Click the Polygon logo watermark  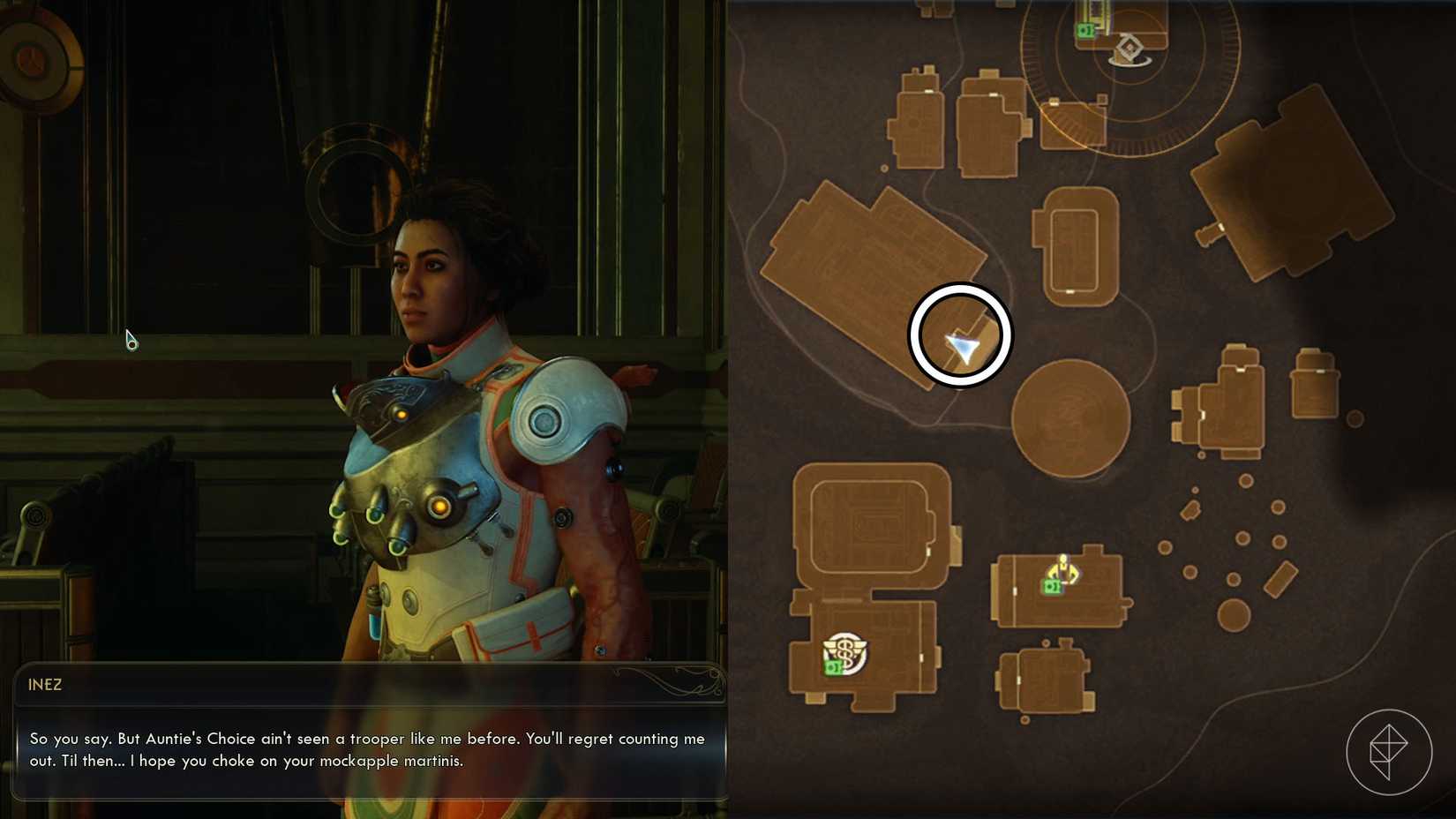[x=1388, y=752]
